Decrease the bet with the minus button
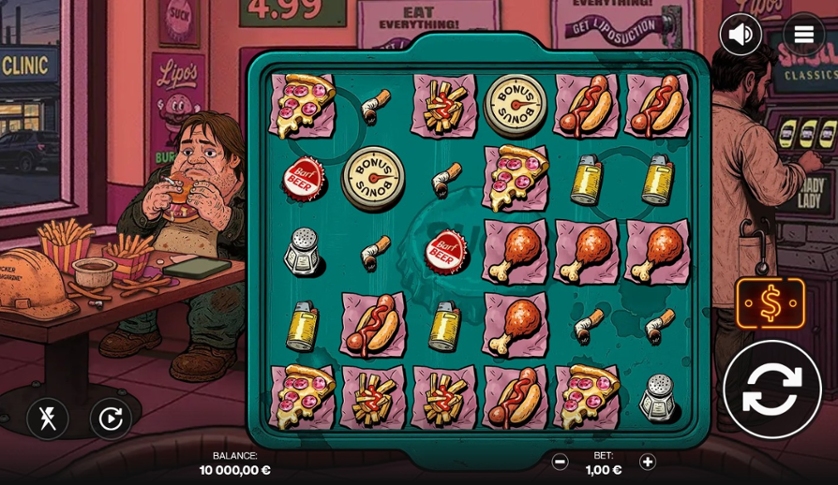 point(560,462)
